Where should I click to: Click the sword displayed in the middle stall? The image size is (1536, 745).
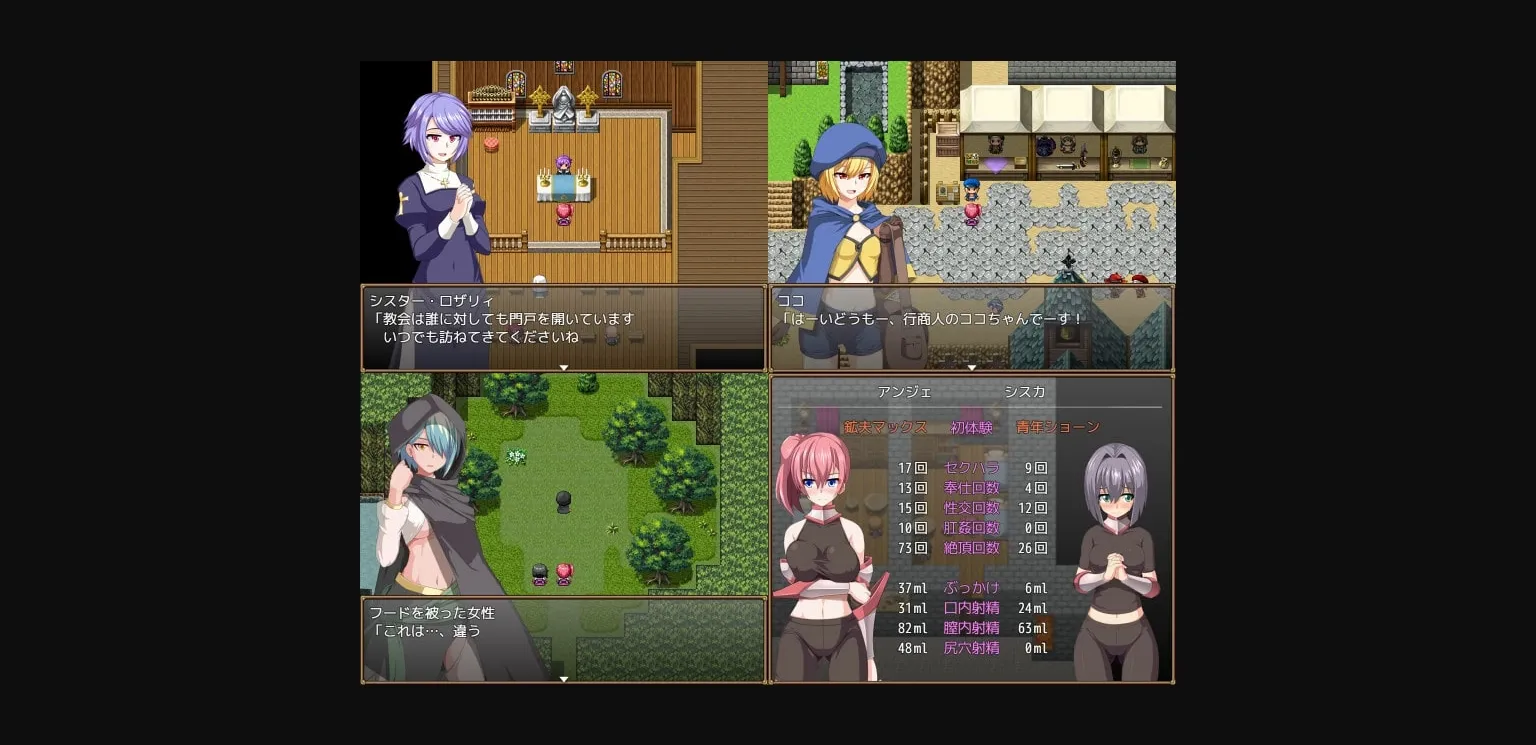tap(1066, 165)
